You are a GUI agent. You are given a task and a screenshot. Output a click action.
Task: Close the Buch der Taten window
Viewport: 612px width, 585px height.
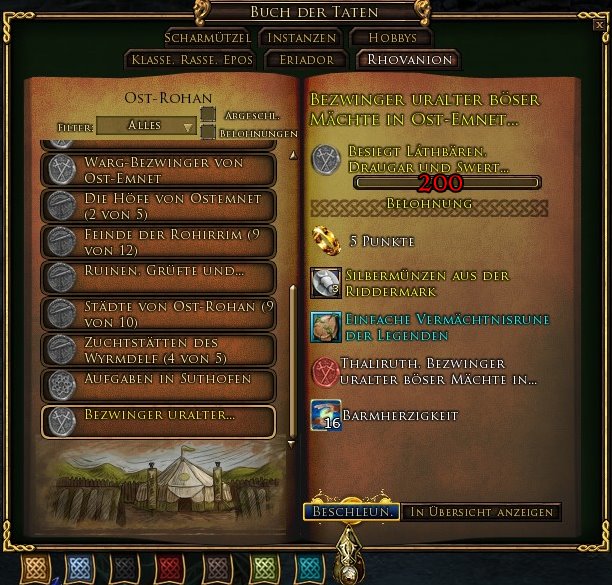click(598, 25)
